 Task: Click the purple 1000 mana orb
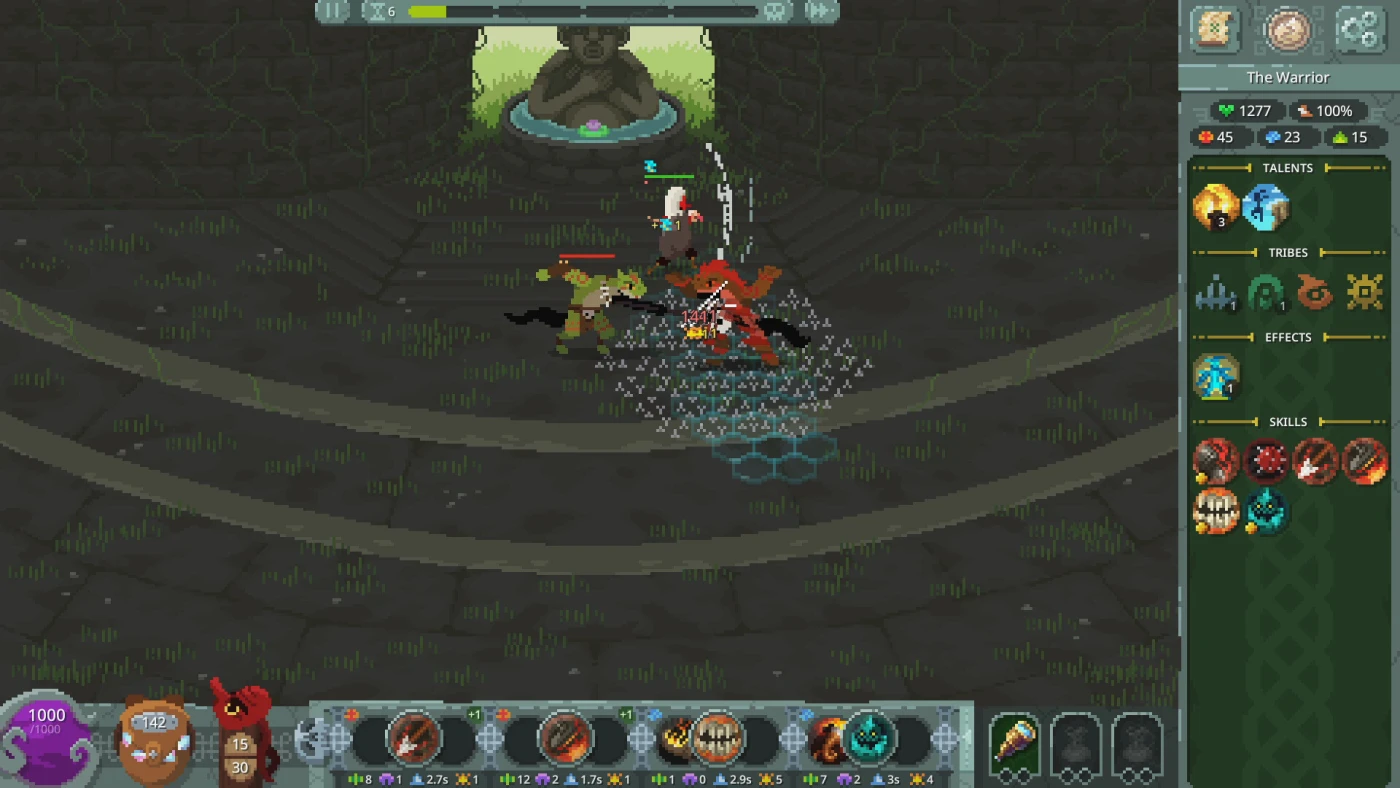pos(46,738)
